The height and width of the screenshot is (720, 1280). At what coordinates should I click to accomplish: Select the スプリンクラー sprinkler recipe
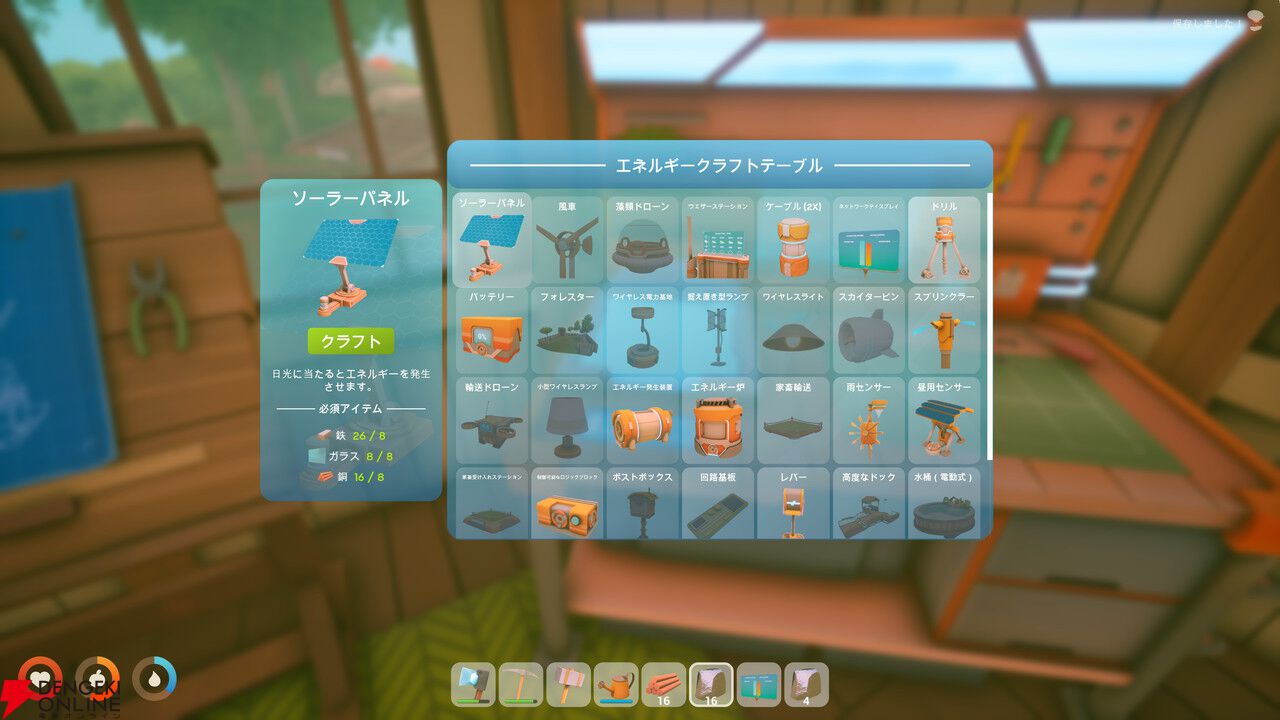point(944,330)
